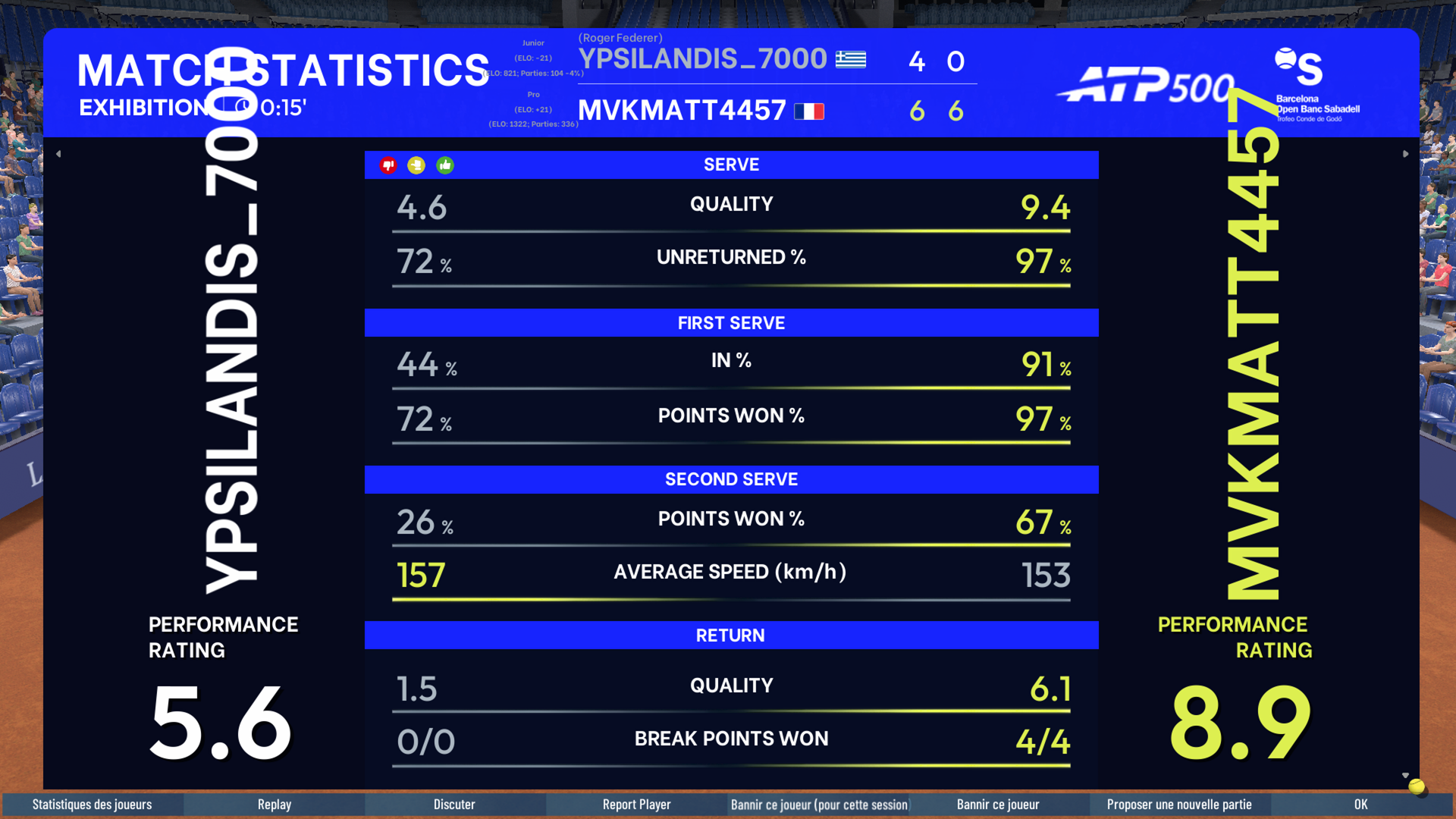1456x819 pixels.
Task: Select Proposer une nouvelle partie
Action: [1179, 805]
